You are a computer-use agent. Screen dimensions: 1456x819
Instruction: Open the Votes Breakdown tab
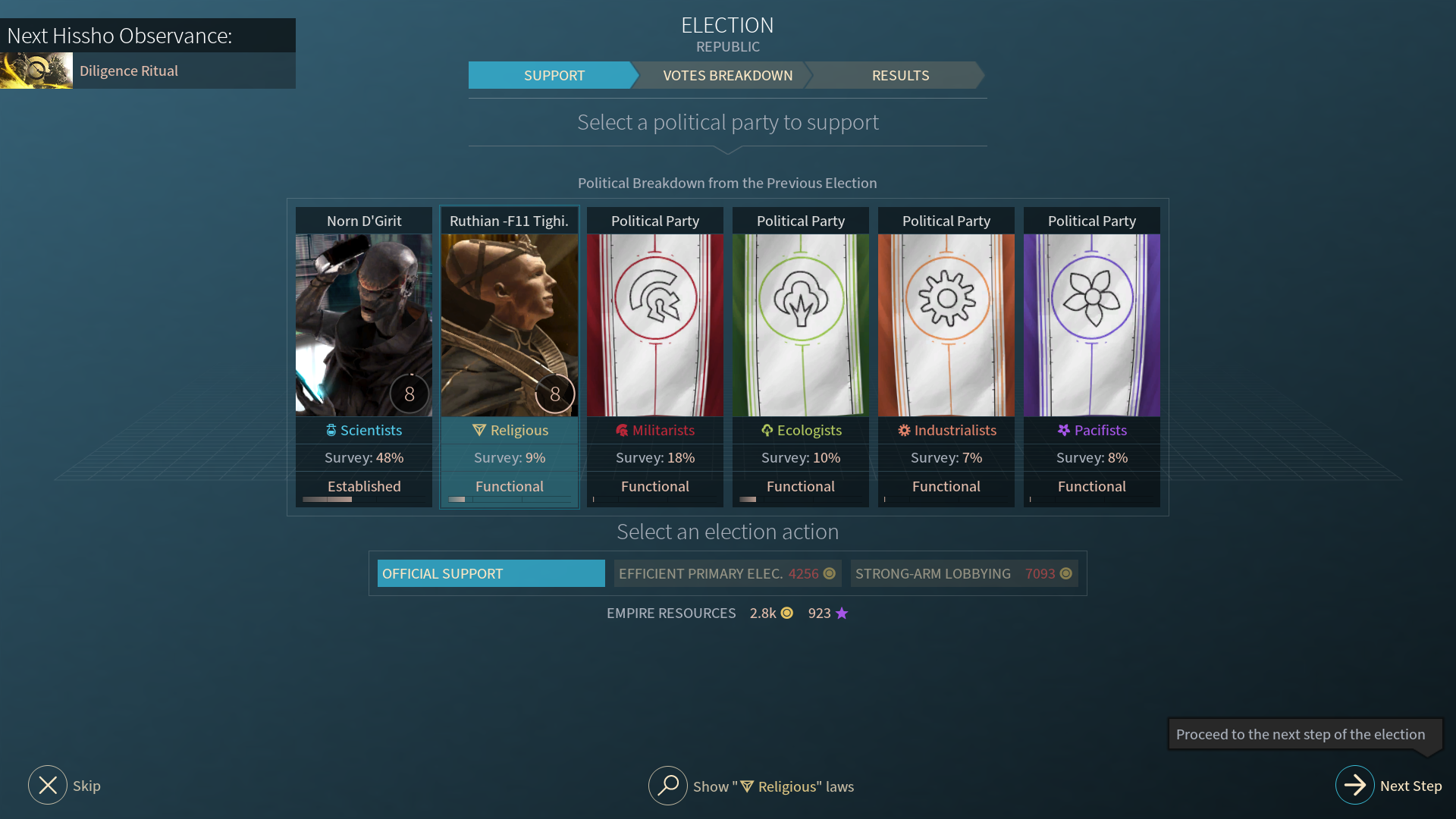pos(726,75)
